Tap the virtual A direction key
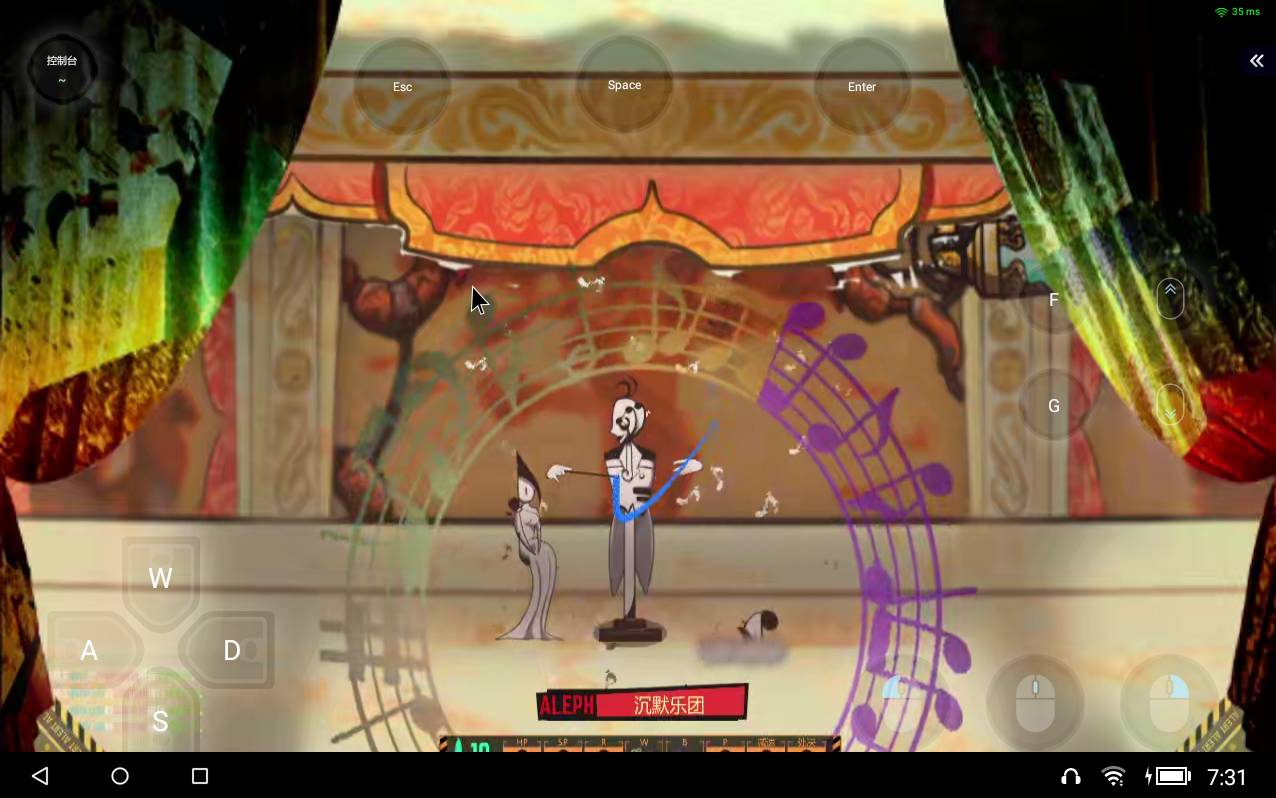 89,651
